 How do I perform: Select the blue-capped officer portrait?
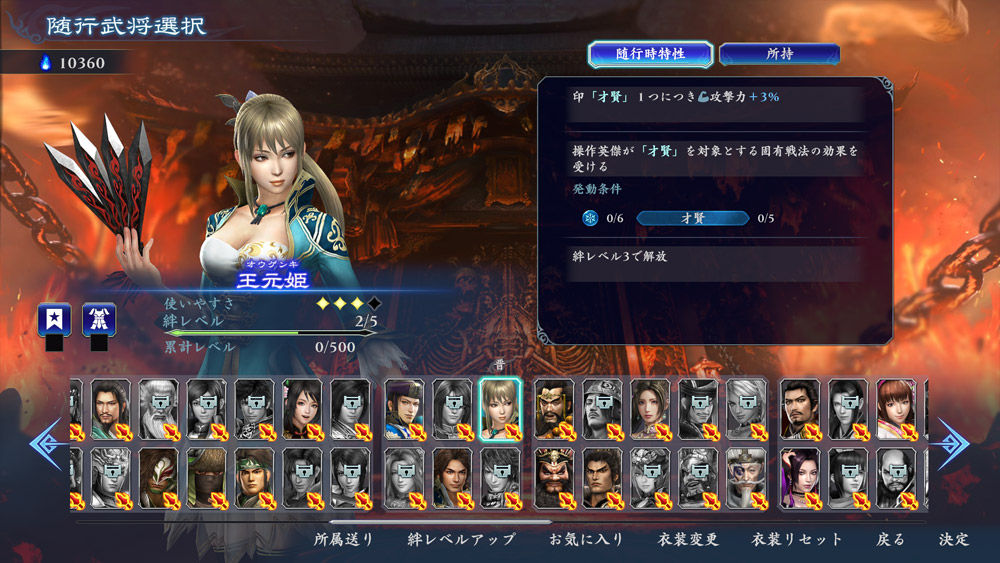click(404, 408)
